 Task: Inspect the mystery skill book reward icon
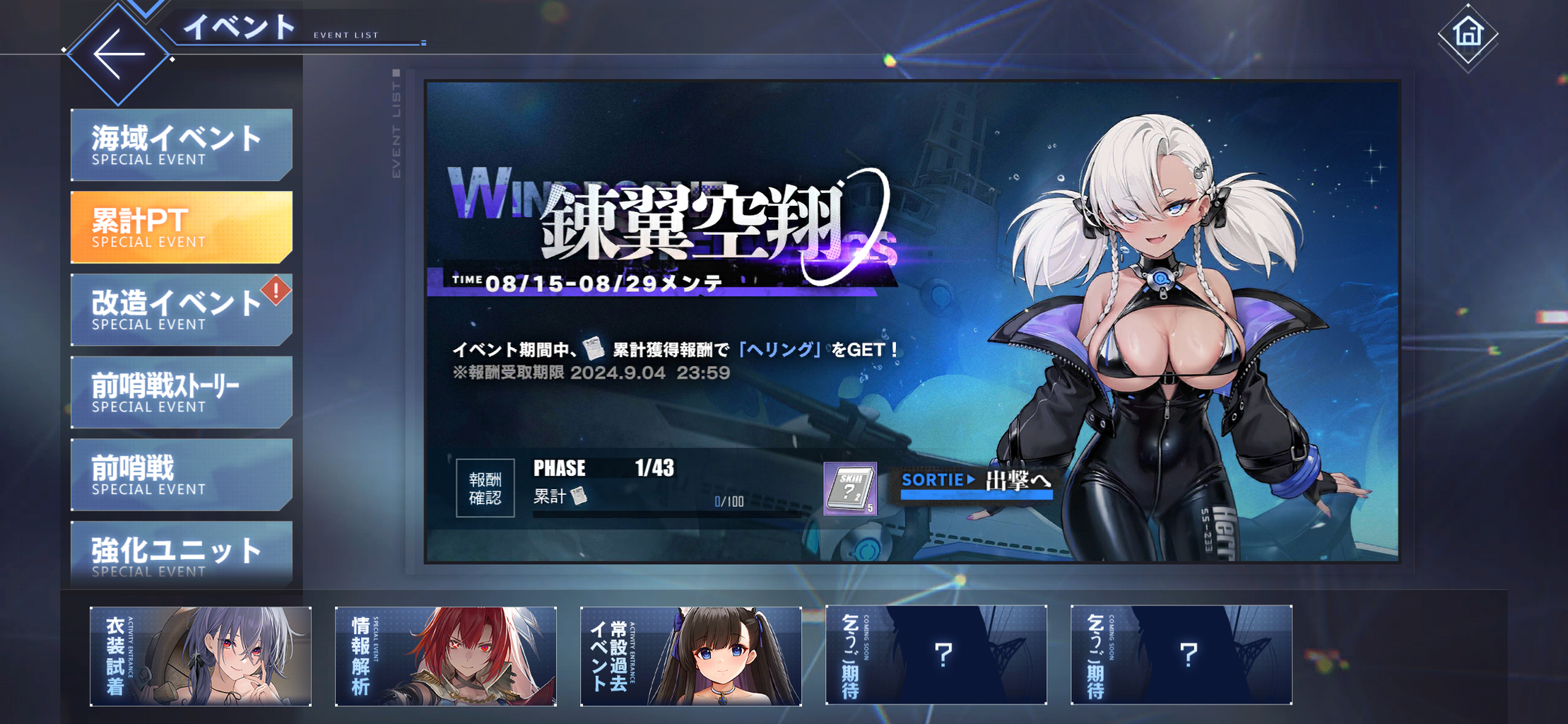pos(851,486)
